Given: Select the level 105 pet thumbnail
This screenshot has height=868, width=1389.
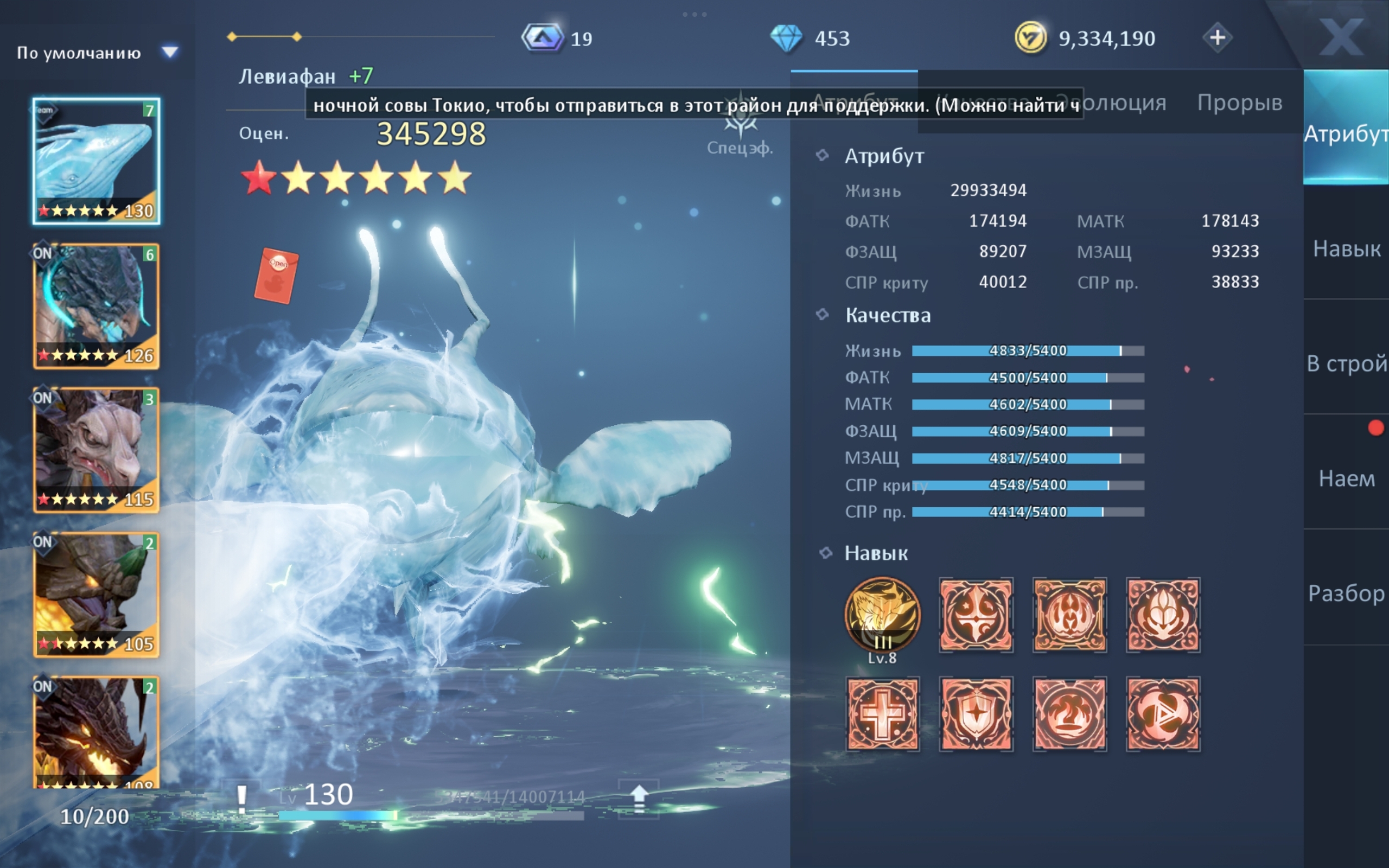Looking at the screenshot, I should click(96, 595).
